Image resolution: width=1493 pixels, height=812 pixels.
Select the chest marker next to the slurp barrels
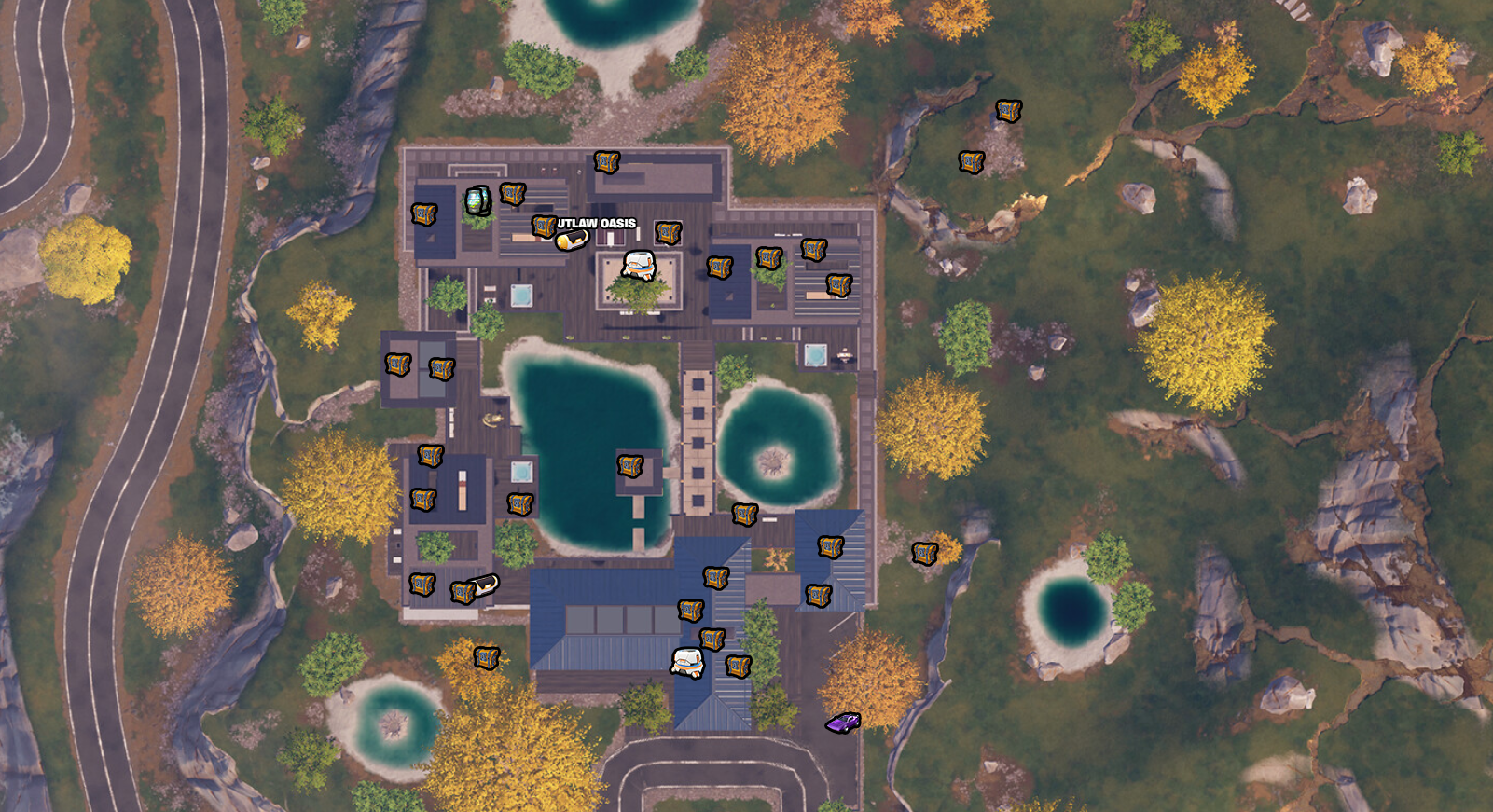pyautogui.click(x=512, y=194)
